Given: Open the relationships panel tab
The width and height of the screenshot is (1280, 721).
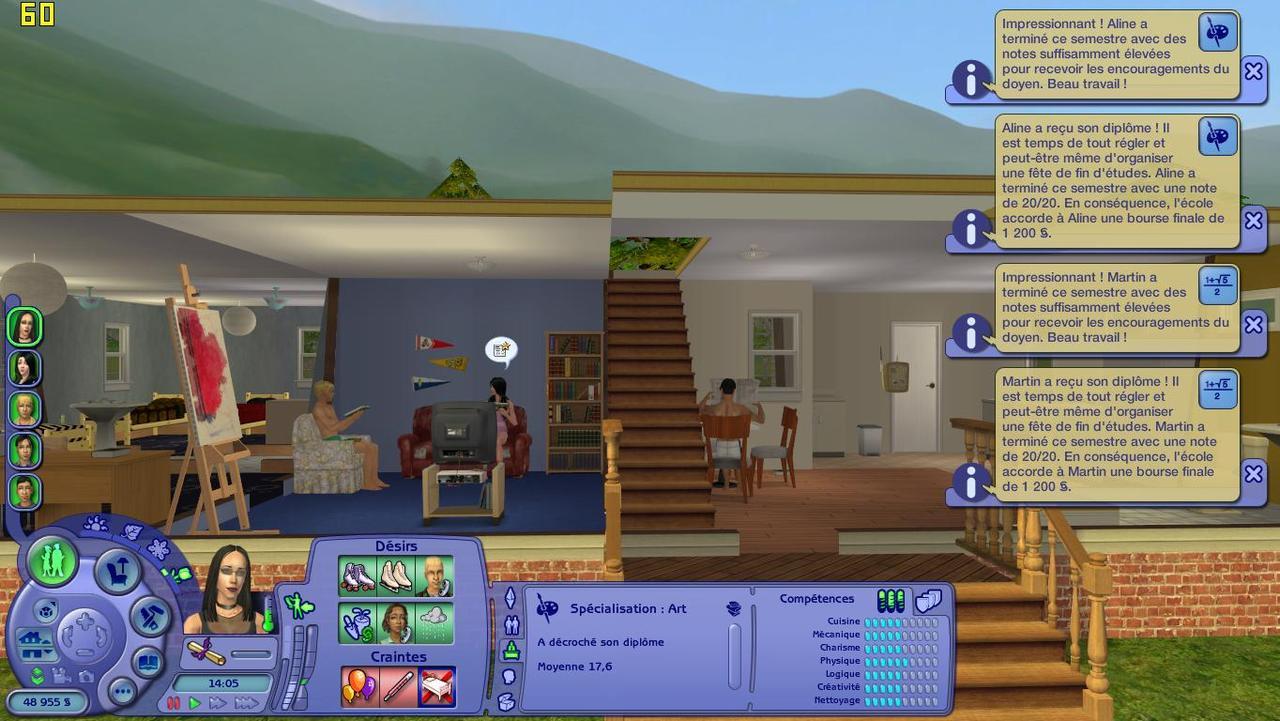Looking at the screenshot, I should (x=511, y=626).
